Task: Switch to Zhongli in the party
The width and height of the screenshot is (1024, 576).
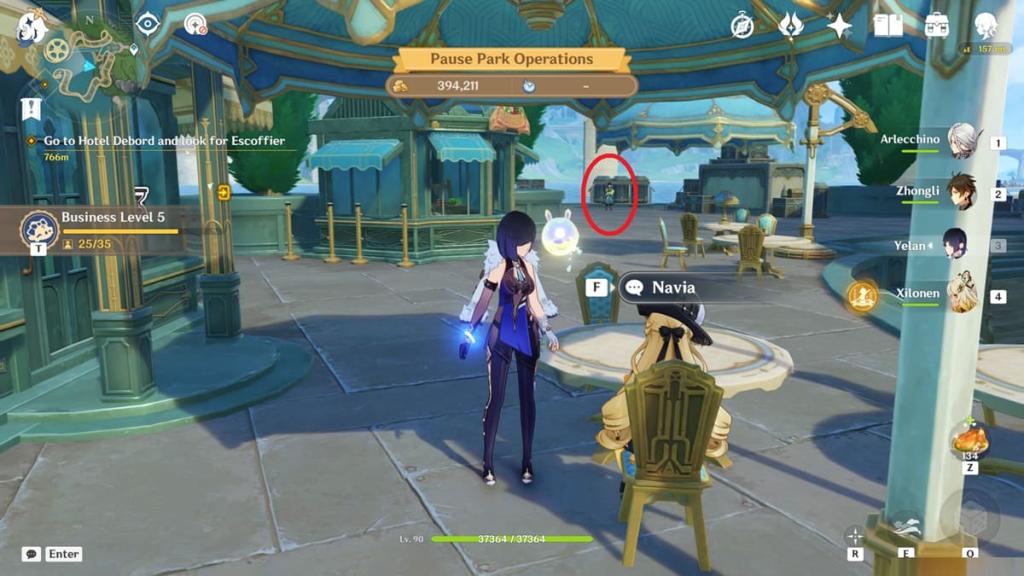Action: 961,192
